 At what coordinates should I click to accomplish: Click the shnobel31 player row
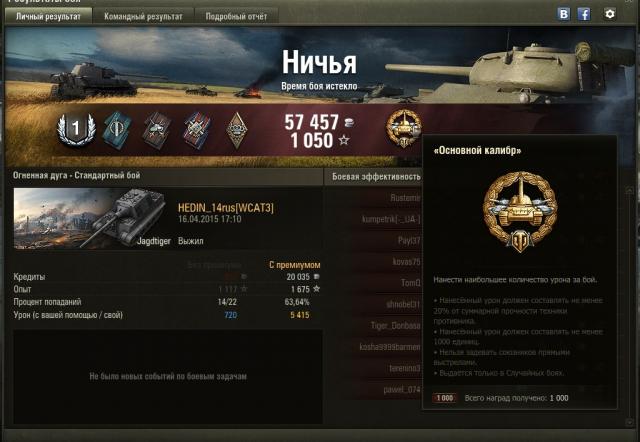[398, 304]
